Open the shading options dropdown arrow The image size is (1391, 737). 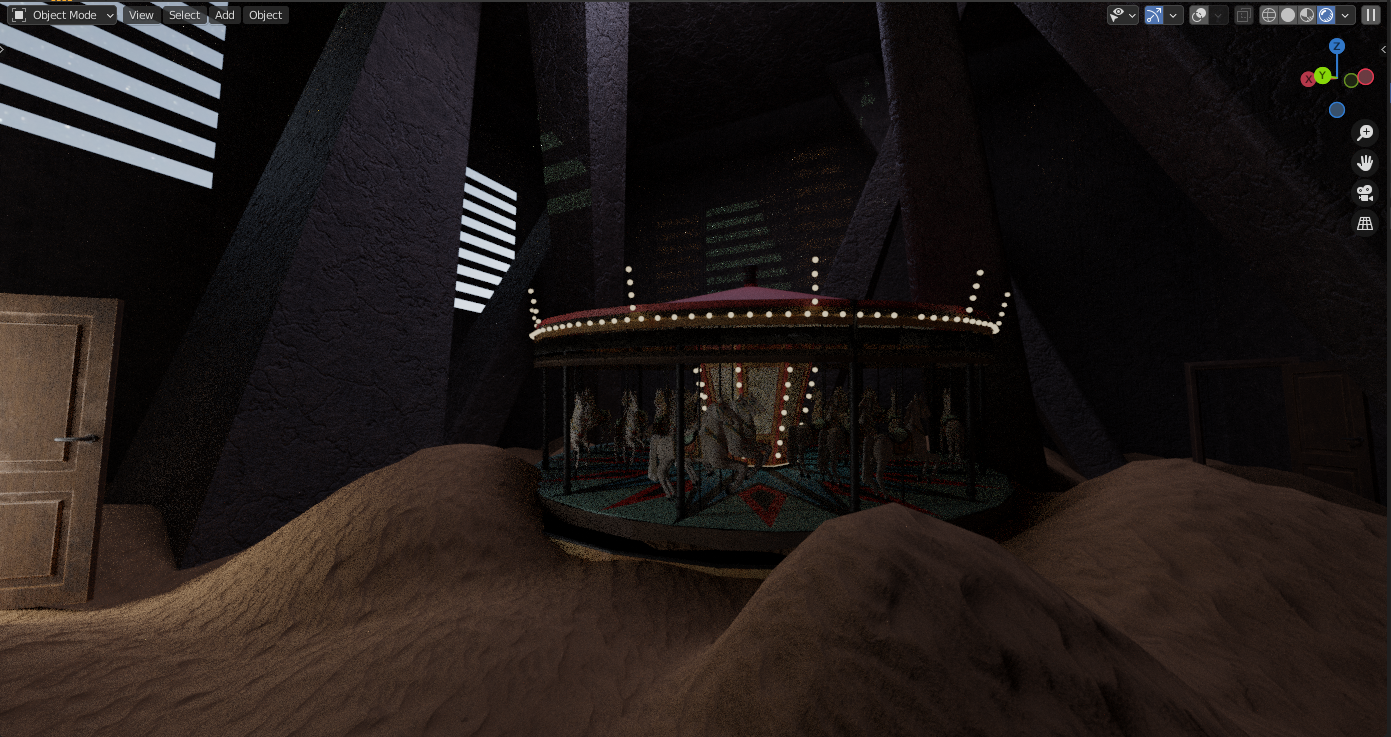1346,15
